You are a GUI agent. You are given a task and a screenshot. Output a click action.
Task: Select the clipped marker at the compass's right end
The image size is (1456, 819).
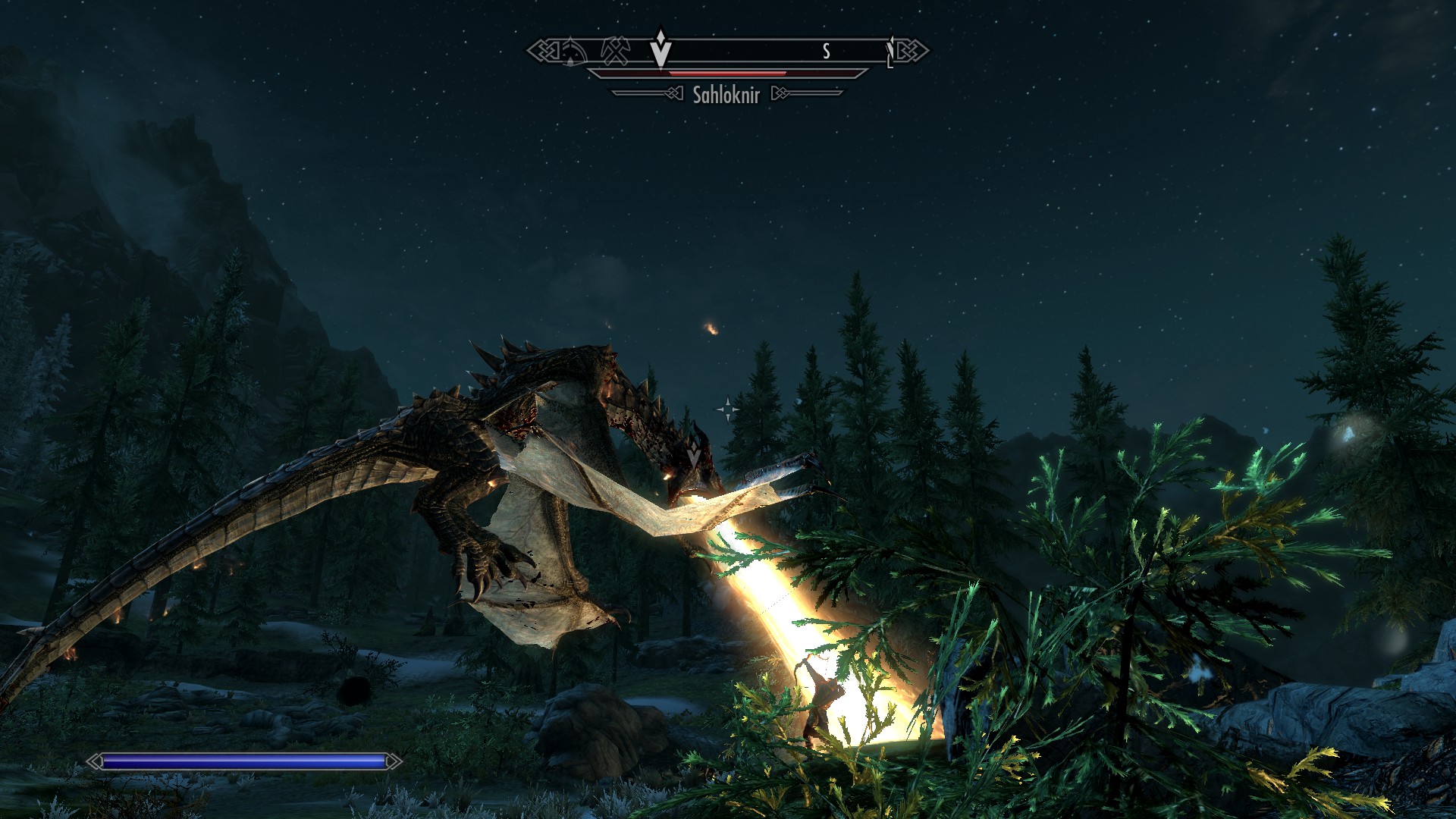(890, 52)
